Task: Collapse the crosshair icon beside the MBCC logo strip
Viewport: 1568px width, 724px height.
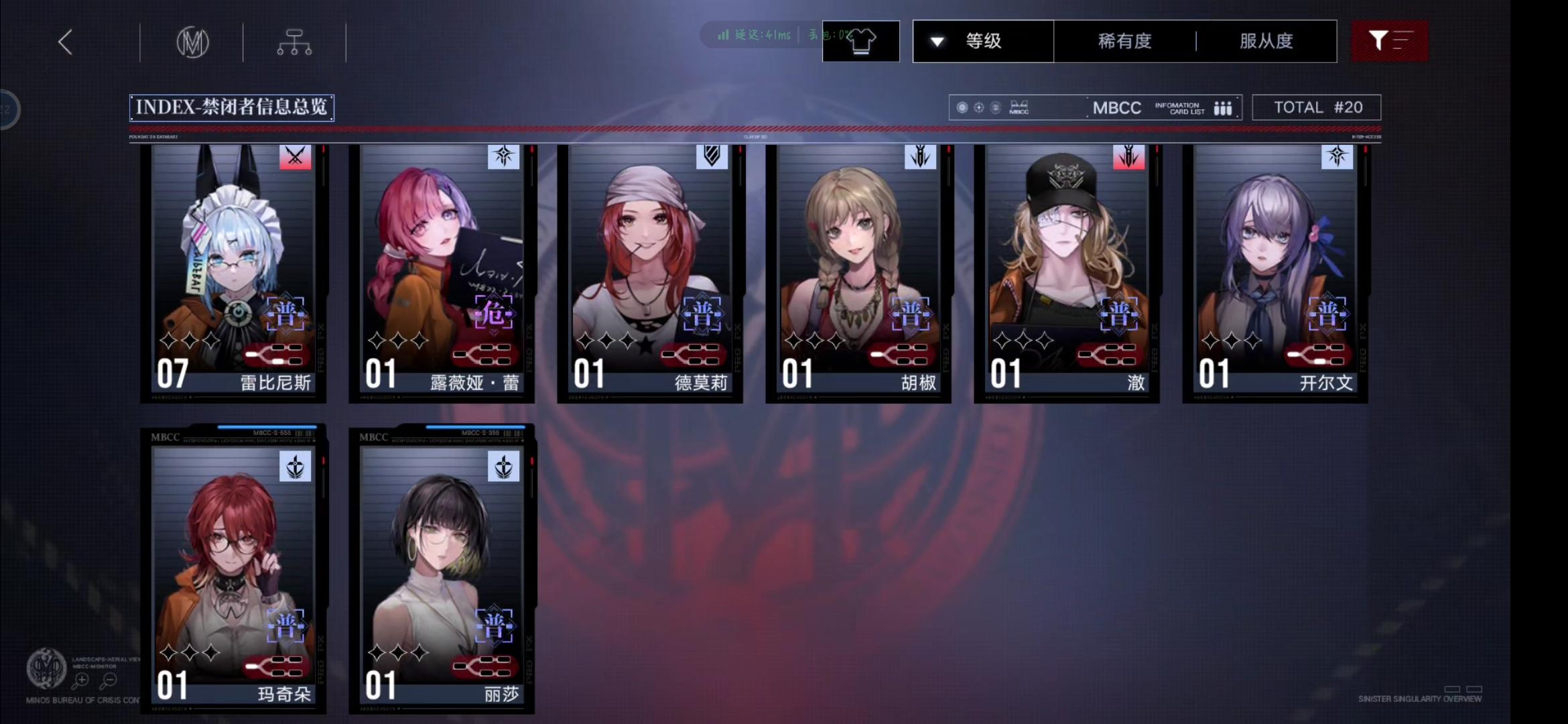Action: tap(979, 107)
